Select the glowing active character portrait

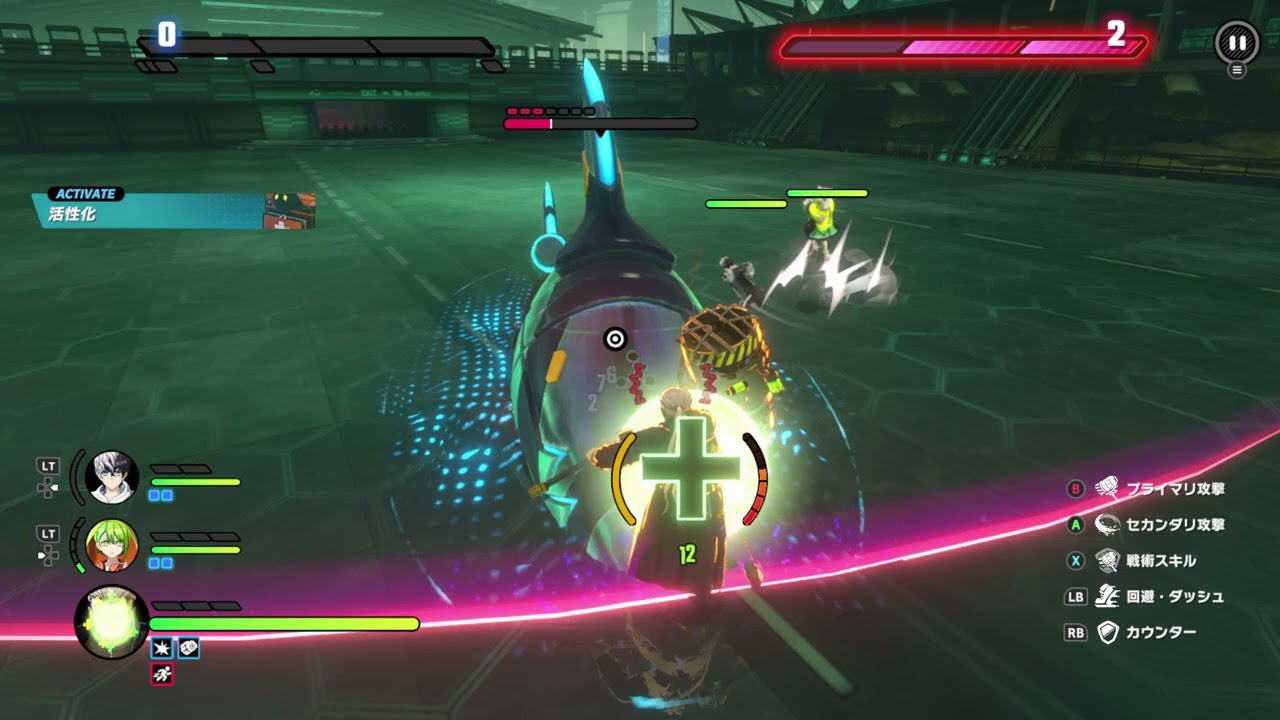coord(111,622)
